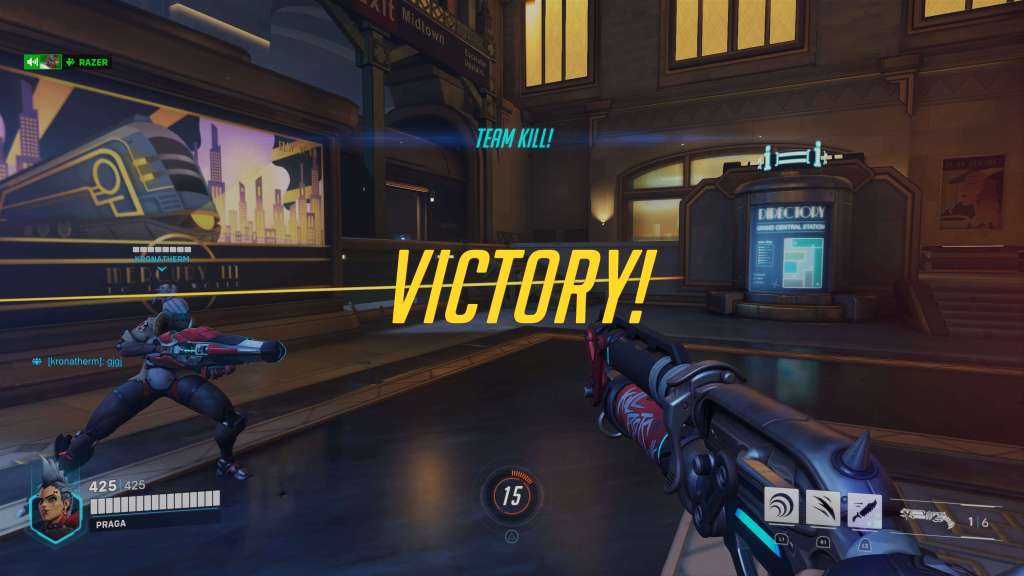
Task: Trigger the dashing blade ability icon
Action: (x=865, y=507)
